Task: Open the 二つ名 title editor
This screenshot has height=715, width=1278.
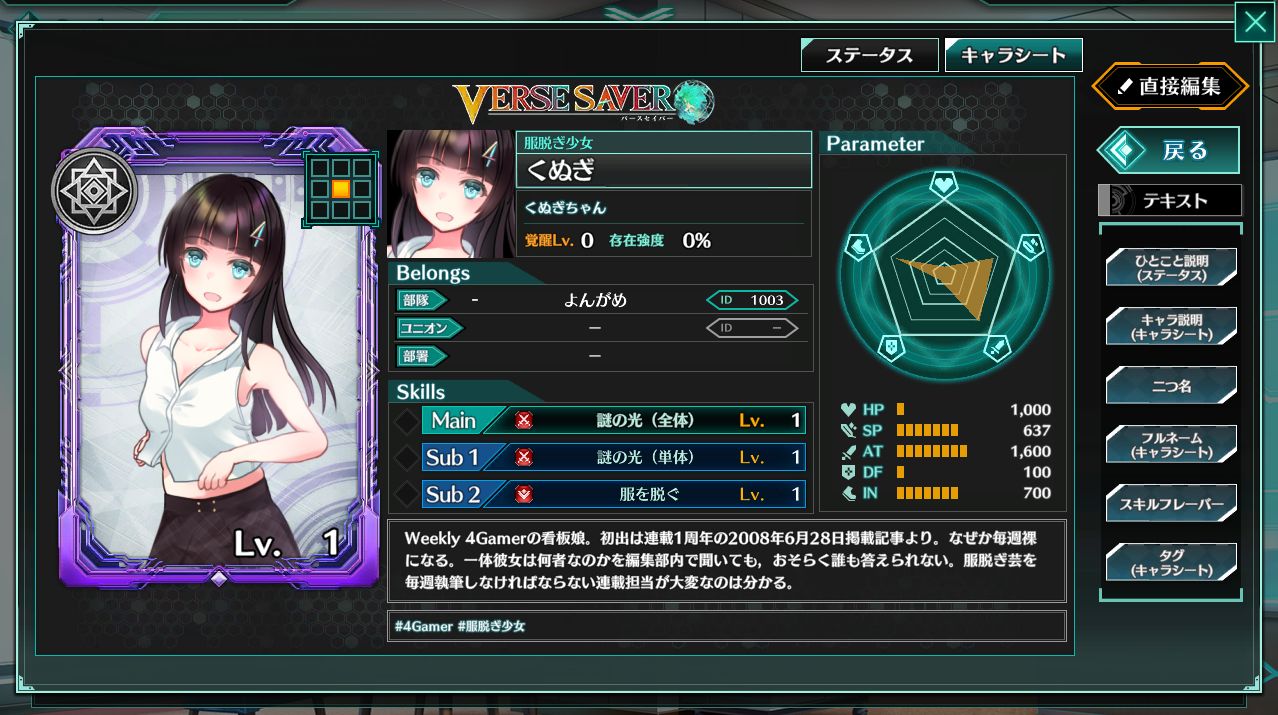Action: (x=1171, y=385)
